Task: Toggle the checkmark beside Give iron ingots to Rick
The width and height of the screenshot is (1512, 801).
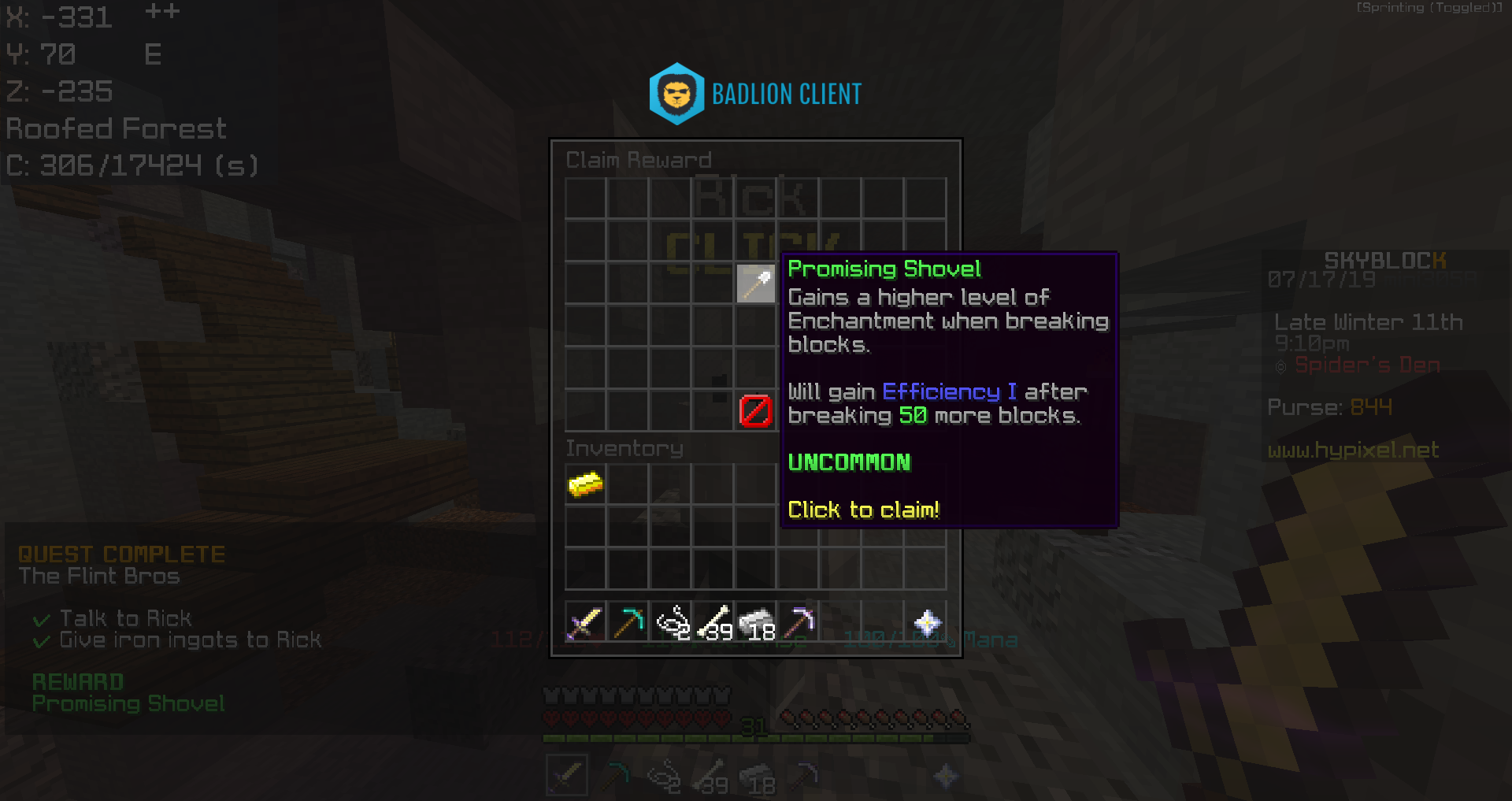Action: pos(40,640)
